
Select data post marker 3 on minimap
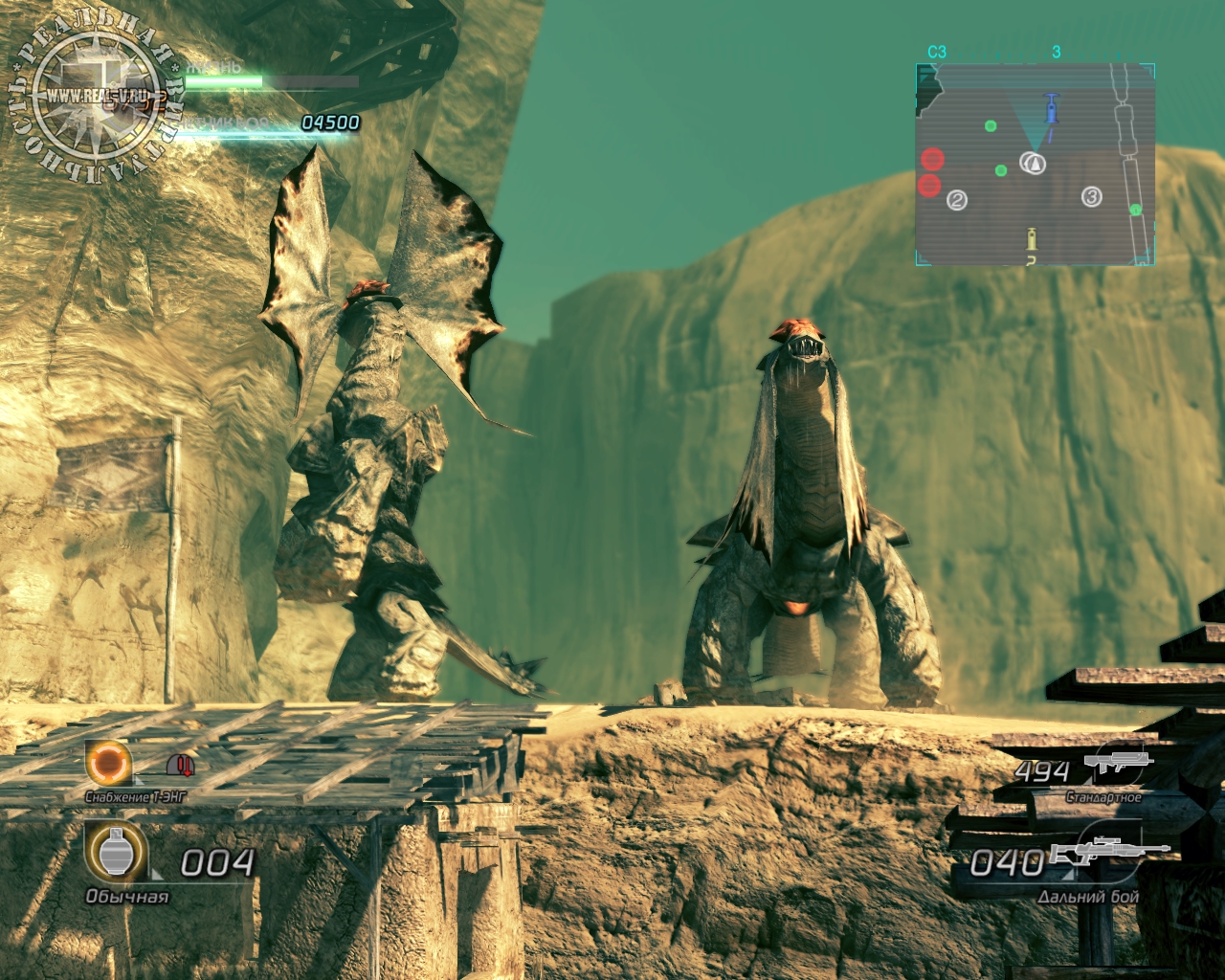tap(1092, 197)
